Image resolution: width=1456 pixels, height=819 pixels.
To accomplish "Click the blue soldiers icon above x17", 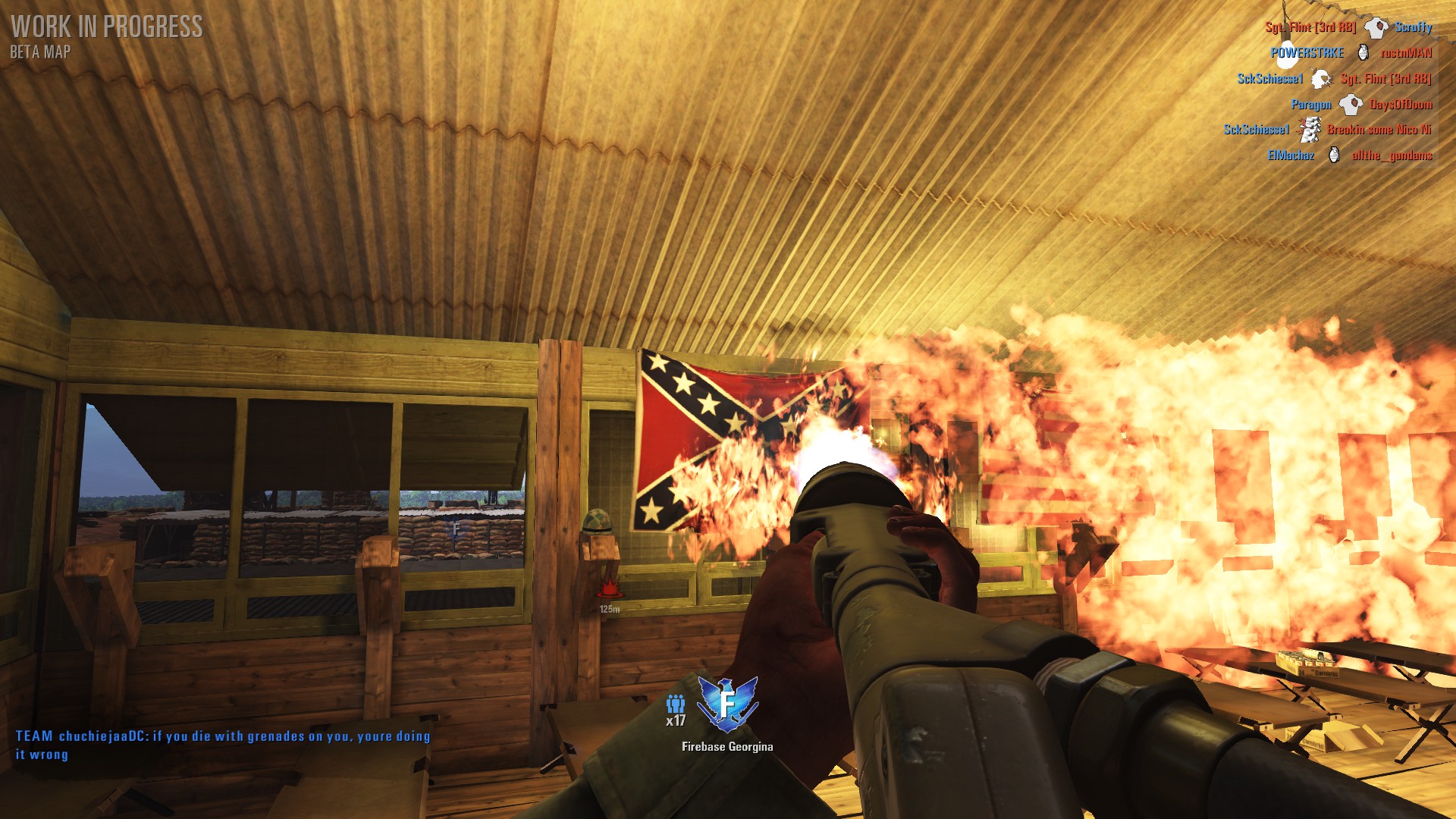I will coord(675,704).
